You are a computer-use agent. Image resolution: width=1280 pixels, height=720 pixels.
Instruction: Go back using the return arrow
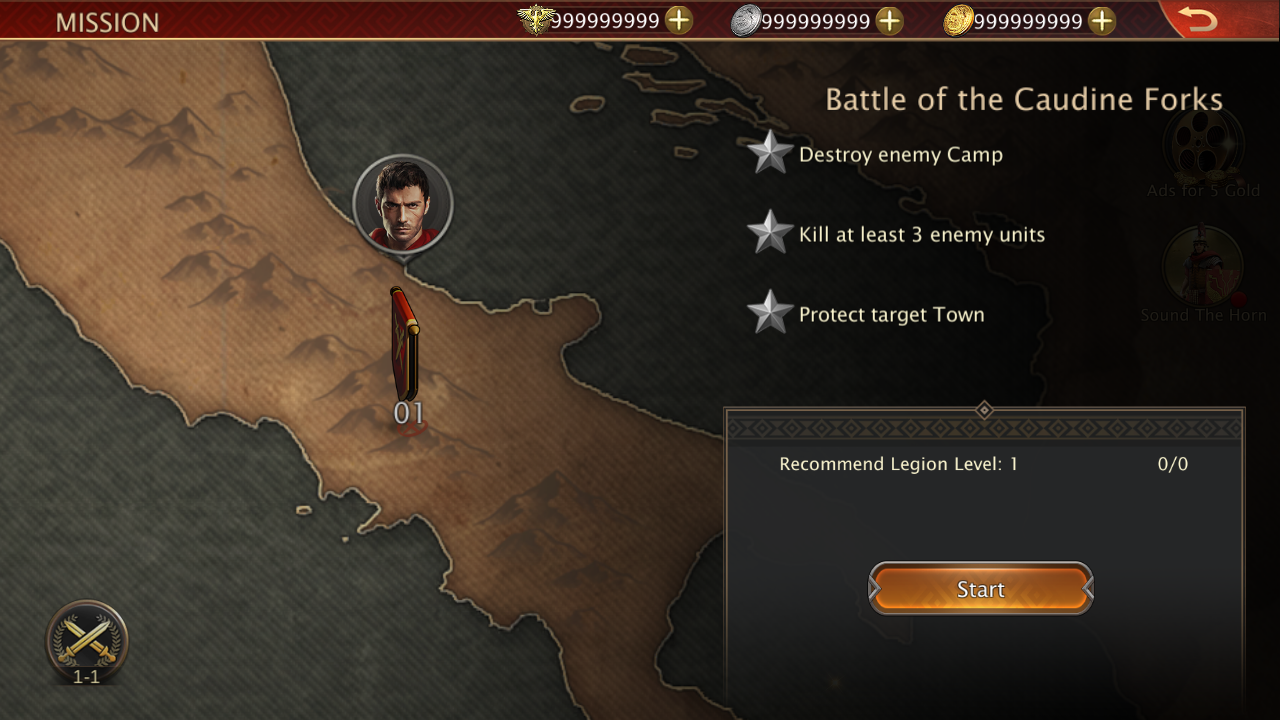(x=1197, y=19)
